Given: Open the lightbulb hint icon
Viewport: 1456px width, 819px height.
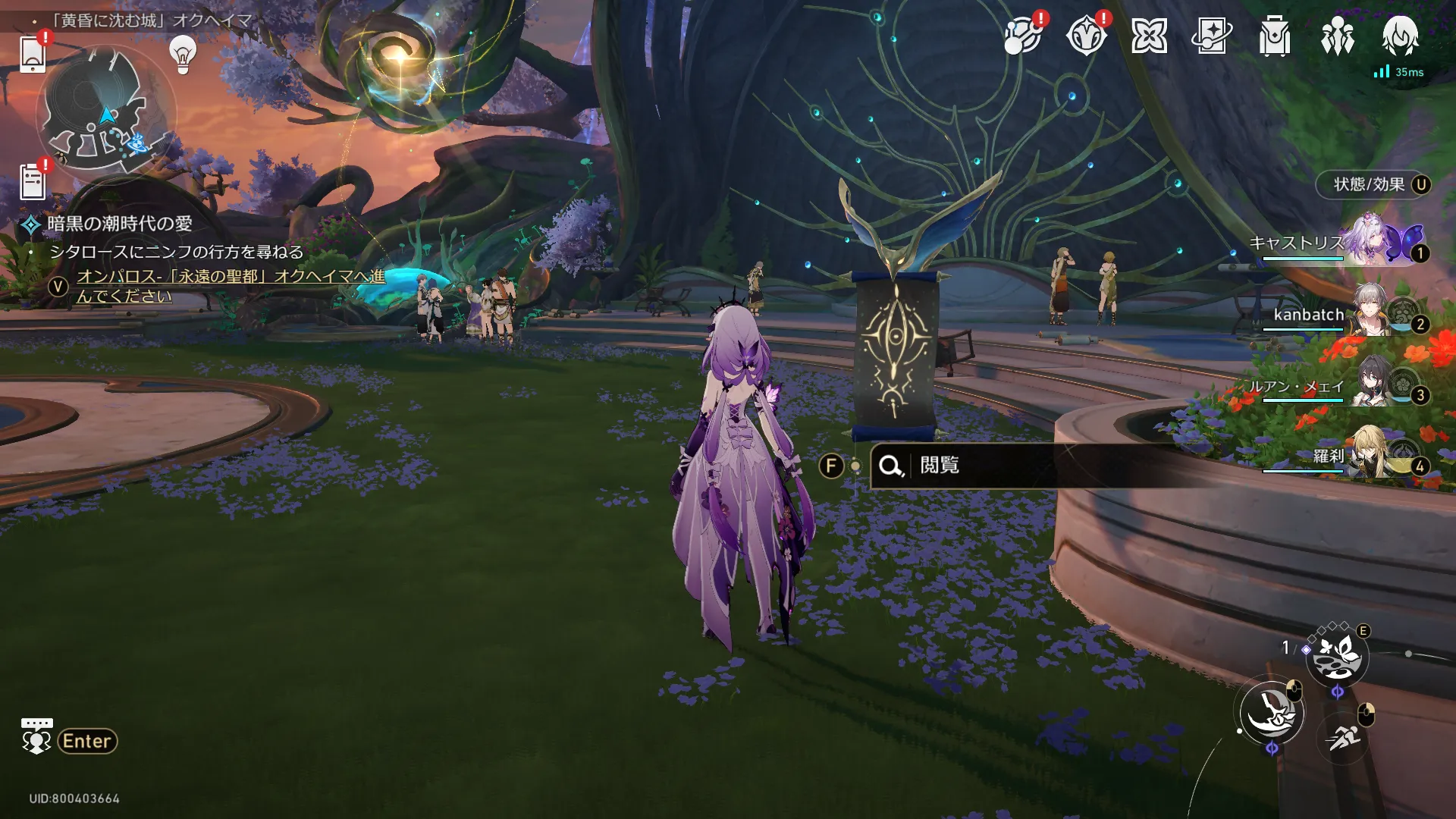Looking at the screenshot, I should pos(183,55).
